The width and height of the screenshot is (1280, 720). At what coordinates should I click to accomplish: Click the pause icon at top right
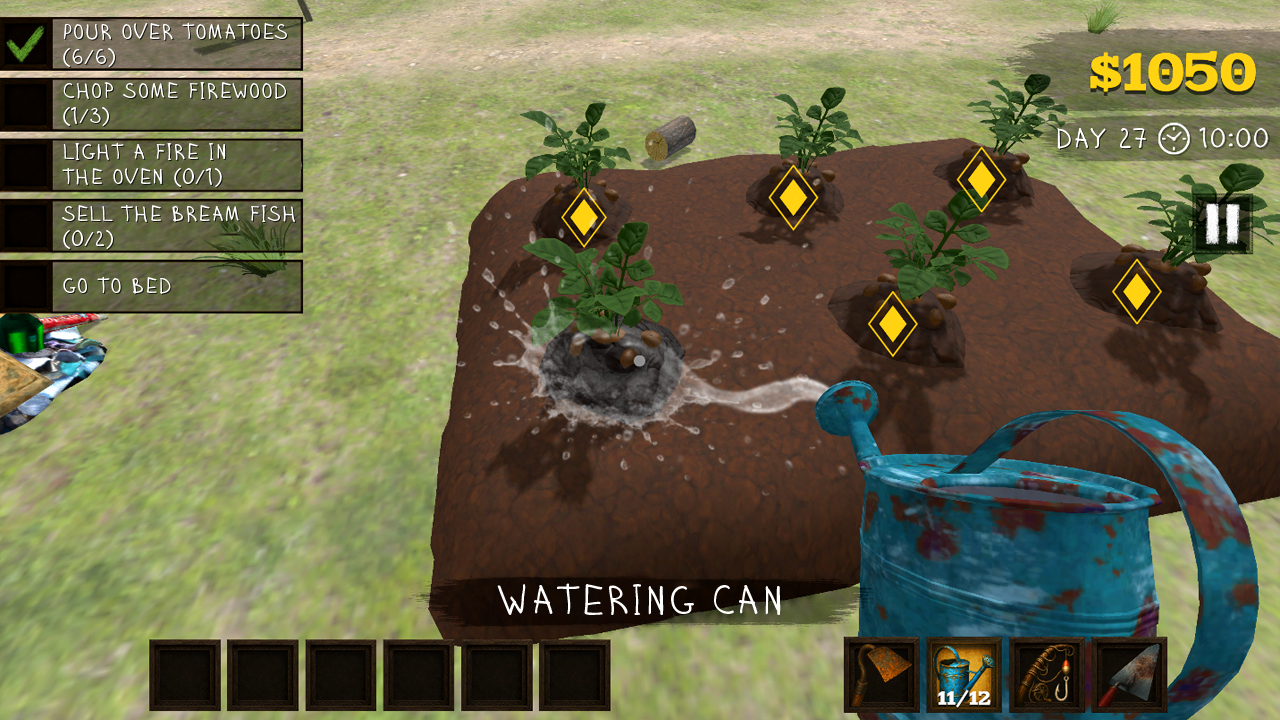(x=1222, y=222)
